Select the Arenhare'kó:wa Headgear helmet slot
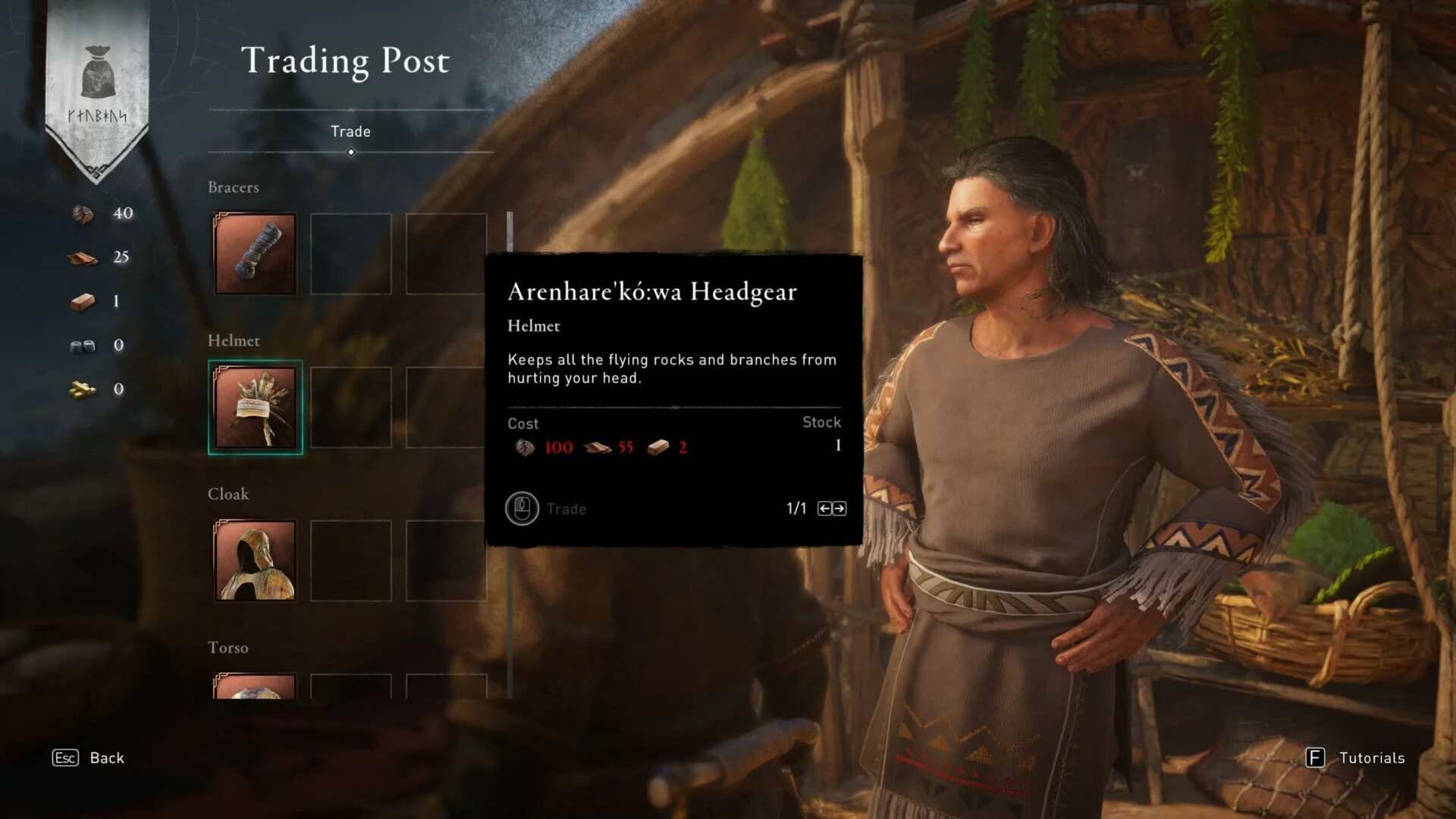1456x819 pixels. coord(255,407)
